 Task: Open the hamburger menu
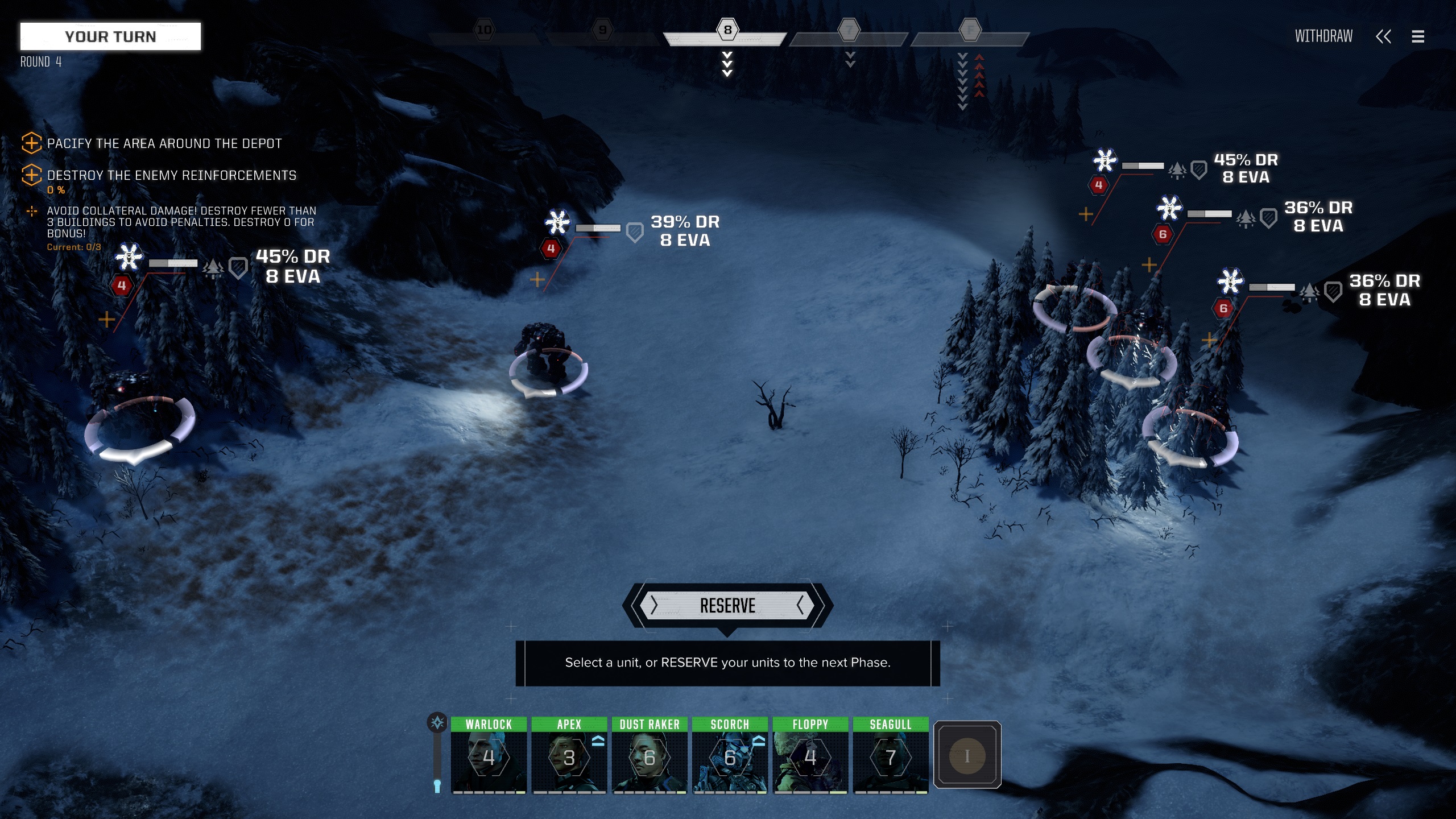click(1418, 36)
